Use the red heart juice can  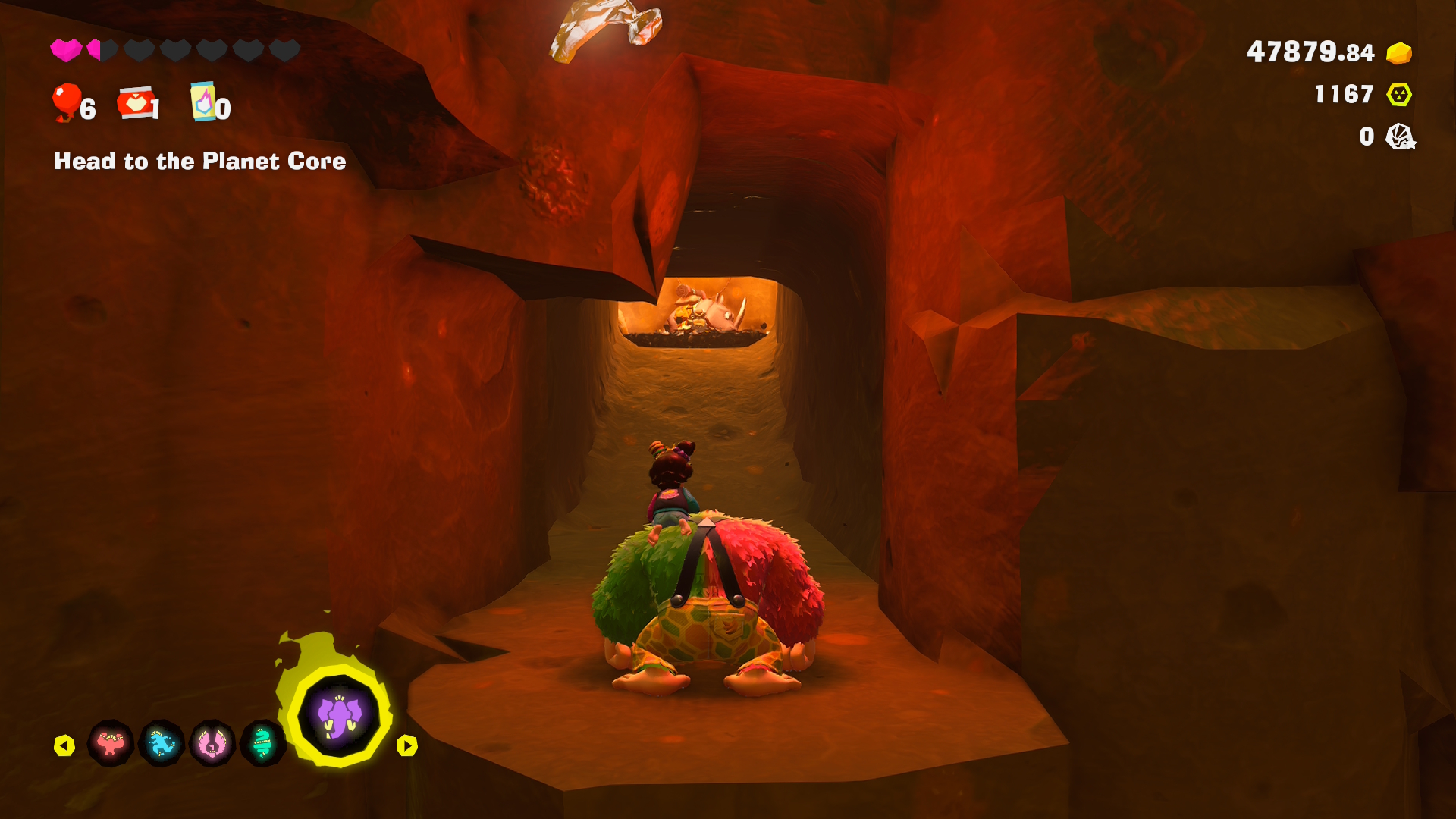point(136,103)
